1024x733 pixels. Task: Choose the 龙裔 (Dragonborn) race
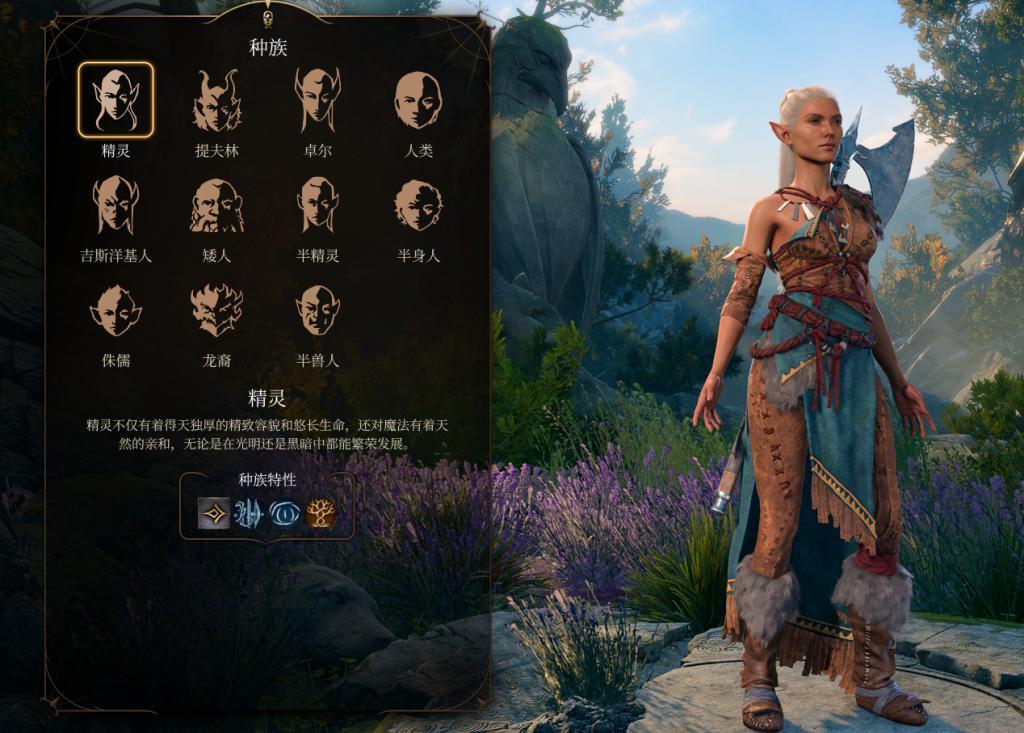click(217, 310)
